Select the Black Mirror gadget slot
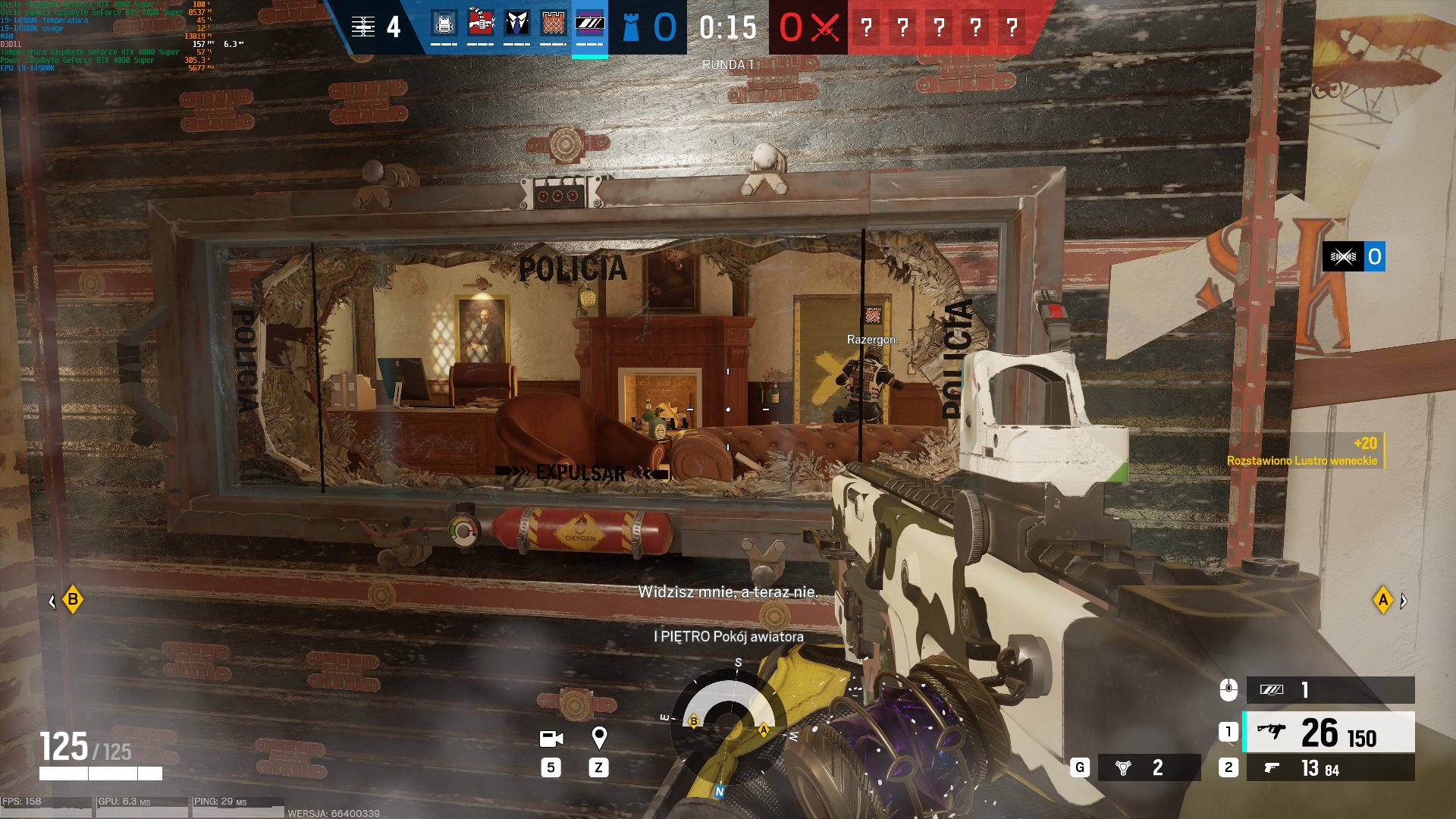1456x819 pixels. 1330,689
